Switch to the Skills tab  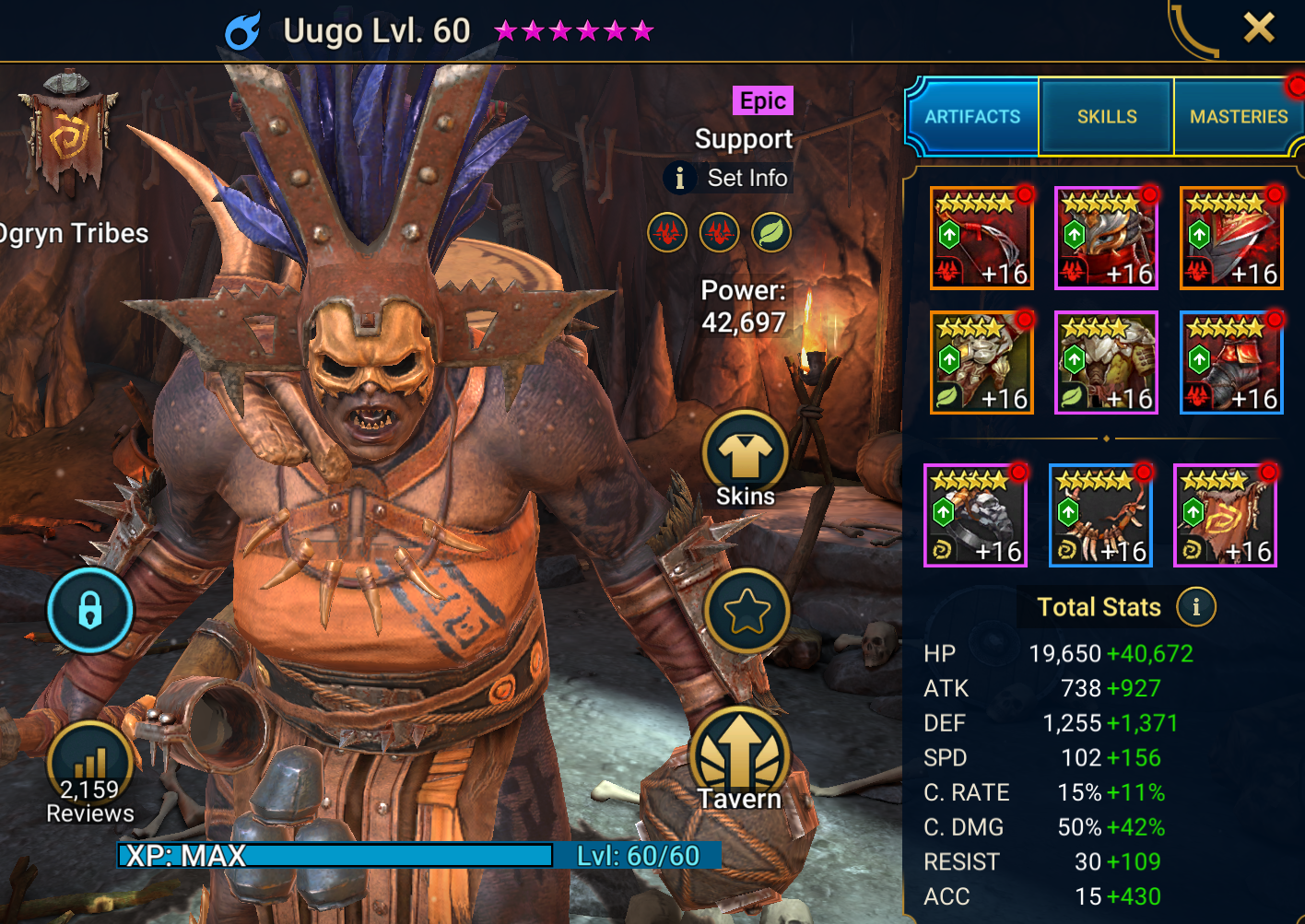tap(1106, 117)
